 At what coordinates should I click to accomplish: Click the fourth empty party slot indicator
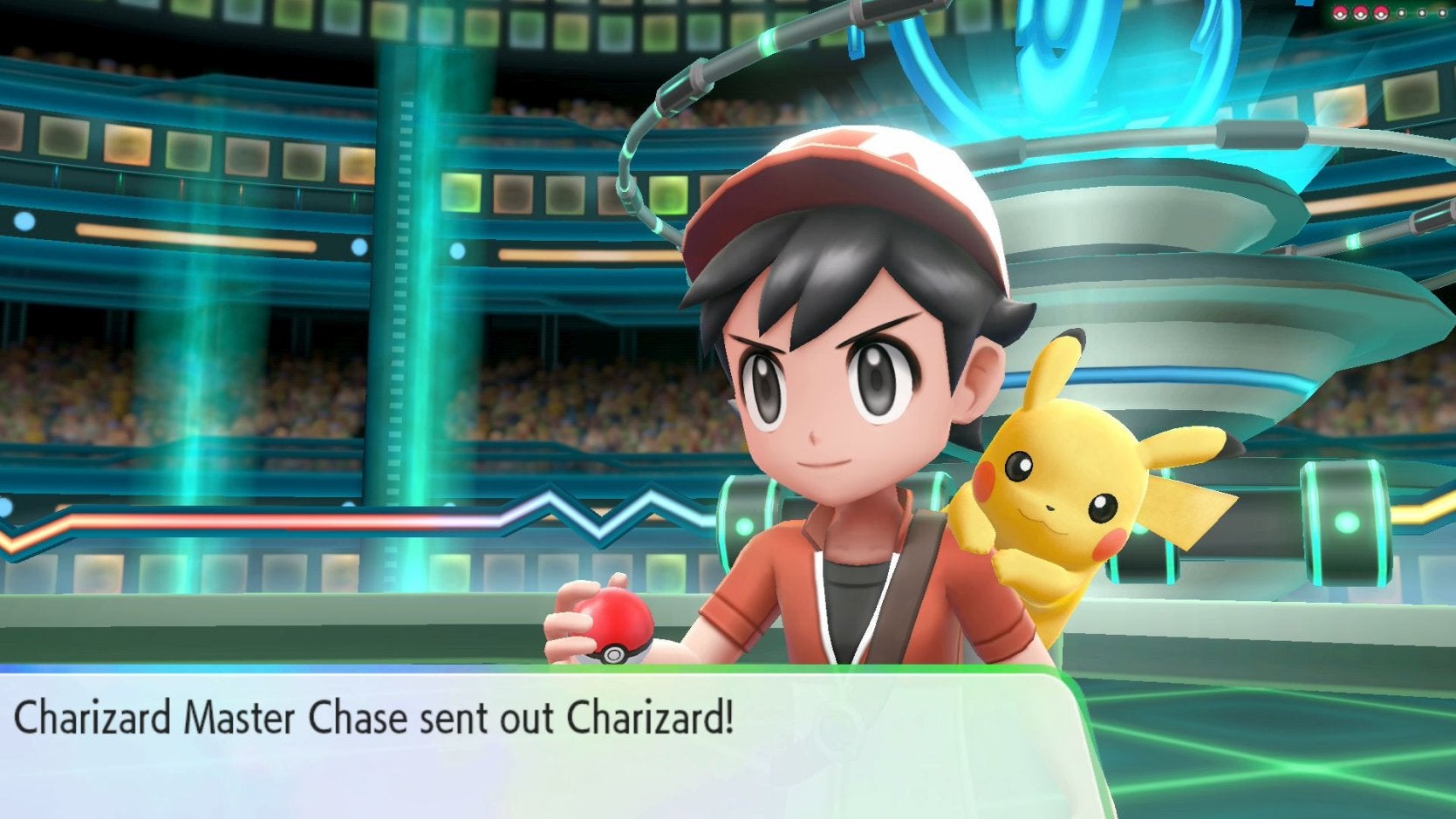tap(1402, 13)
